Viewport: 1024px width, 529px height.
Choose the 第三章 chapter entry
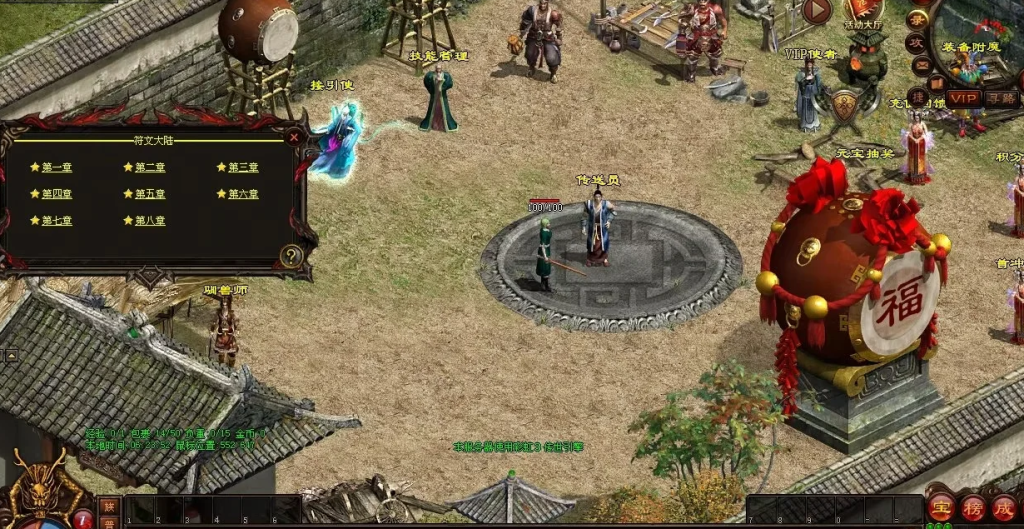tap(243, 167)
